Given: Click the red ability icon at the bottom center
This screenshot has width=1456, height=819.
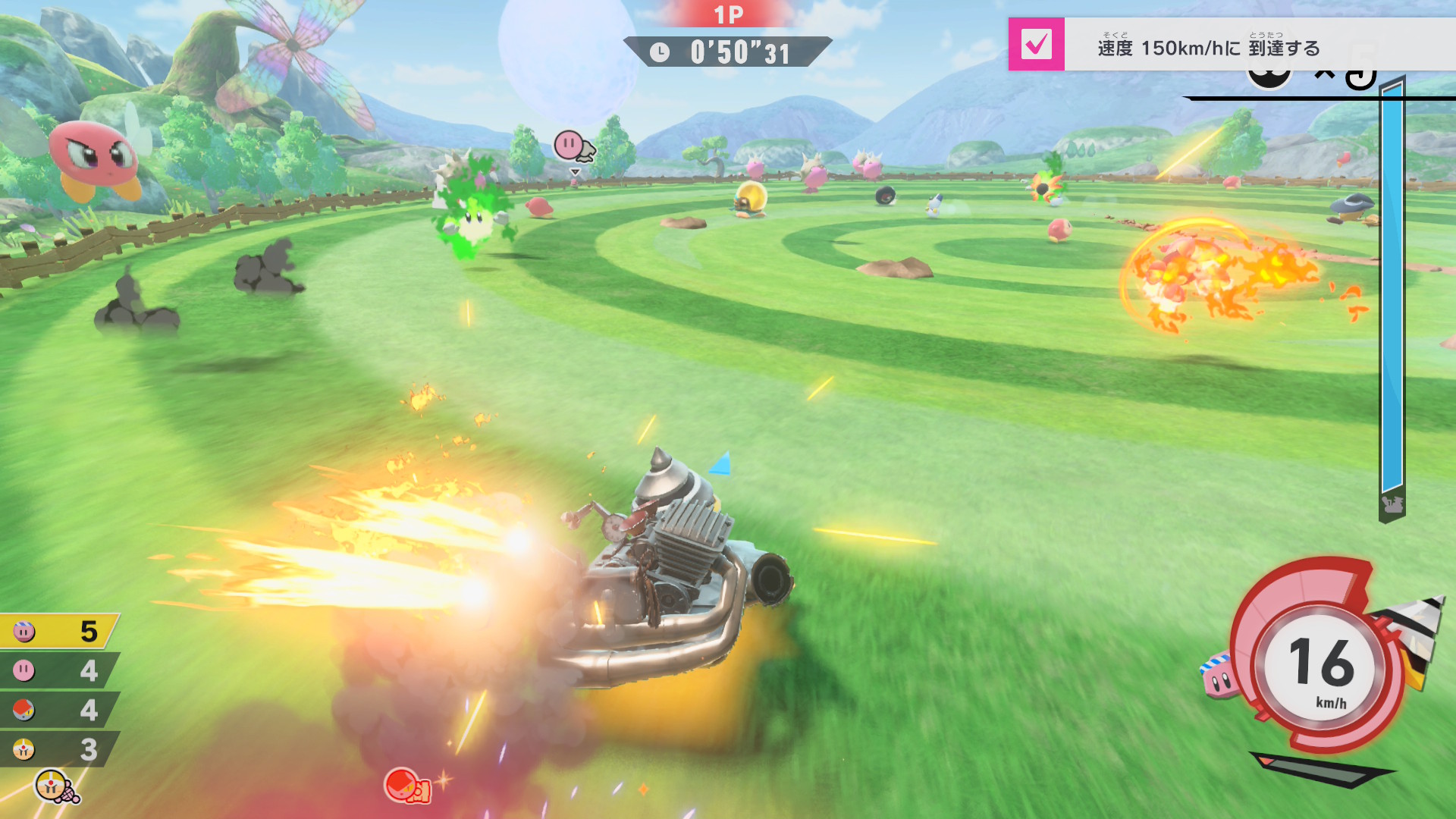Looking at the screenshot, I should [x=406, y=786].
